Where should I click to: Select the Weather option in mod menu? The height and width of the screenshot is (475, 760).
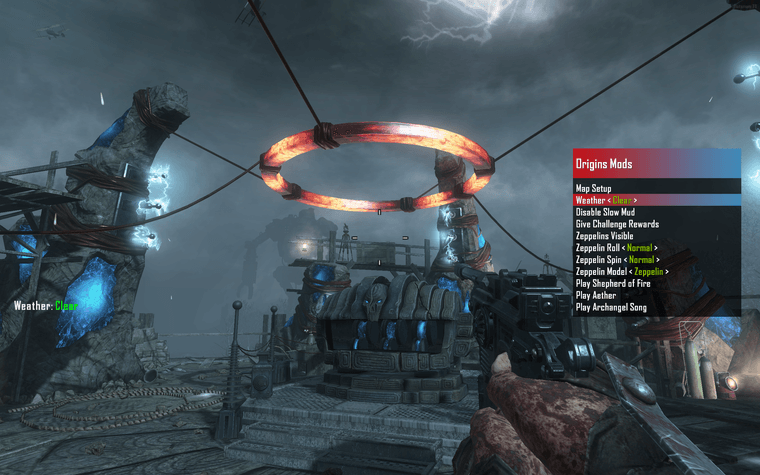[x=606, y=200]
